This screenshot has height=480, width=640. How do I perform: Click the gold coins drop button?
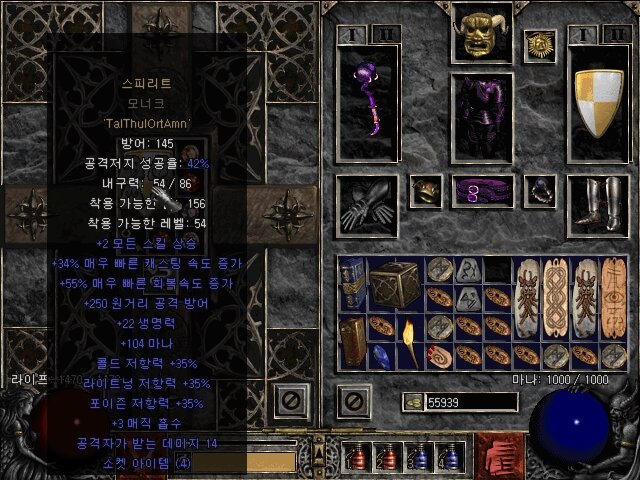click(413, 402)
